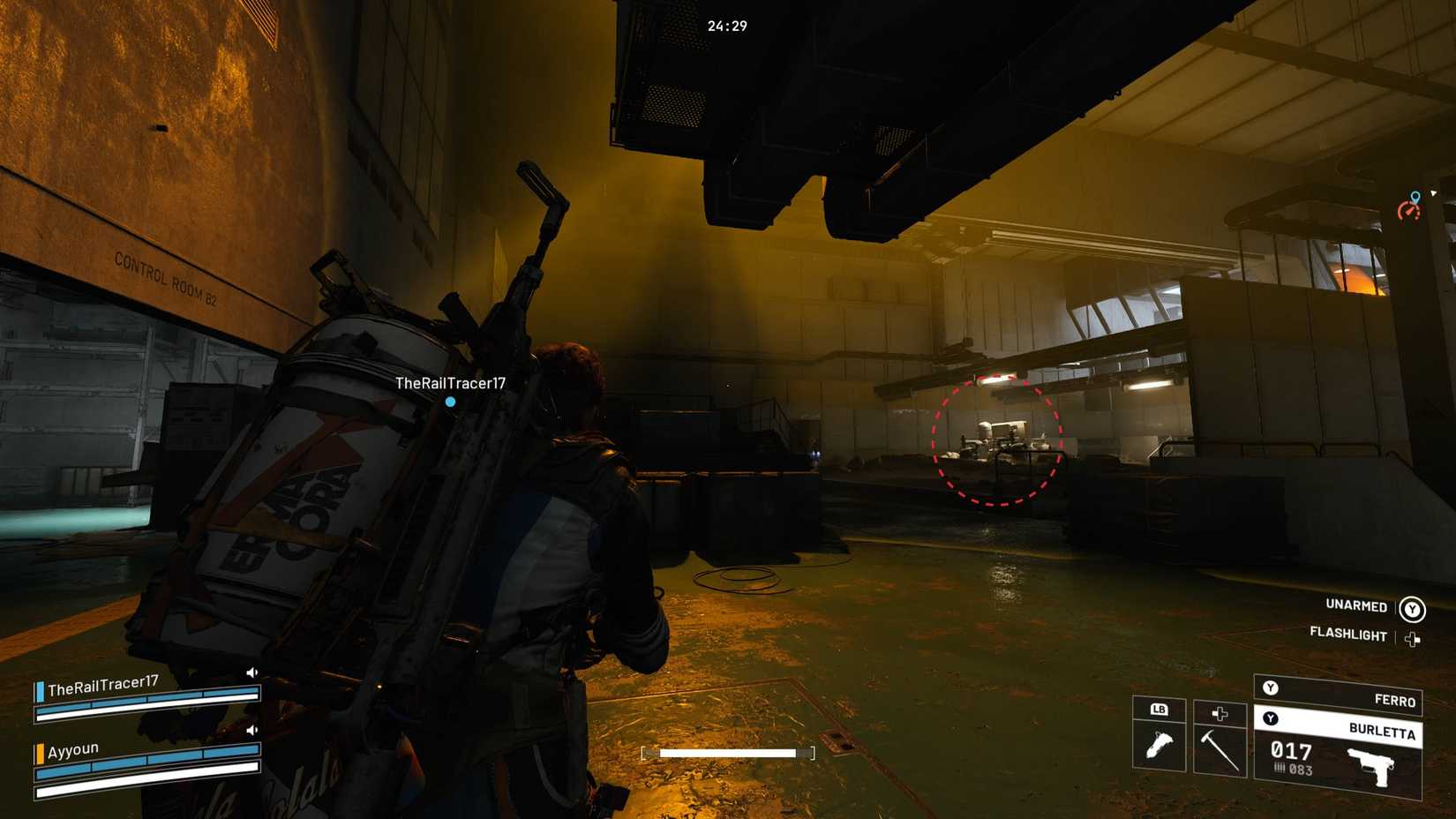
Task: Click the compass marker icon top right
Action: tap(1411, 205)
